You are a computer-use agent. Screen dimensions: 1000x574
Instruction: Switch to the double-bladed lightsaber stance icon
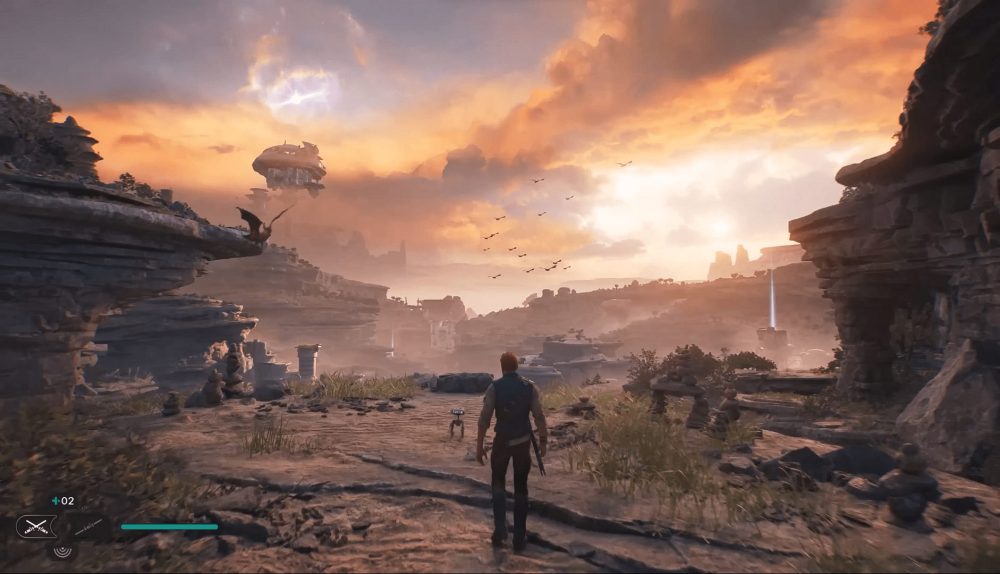[88, 526]
